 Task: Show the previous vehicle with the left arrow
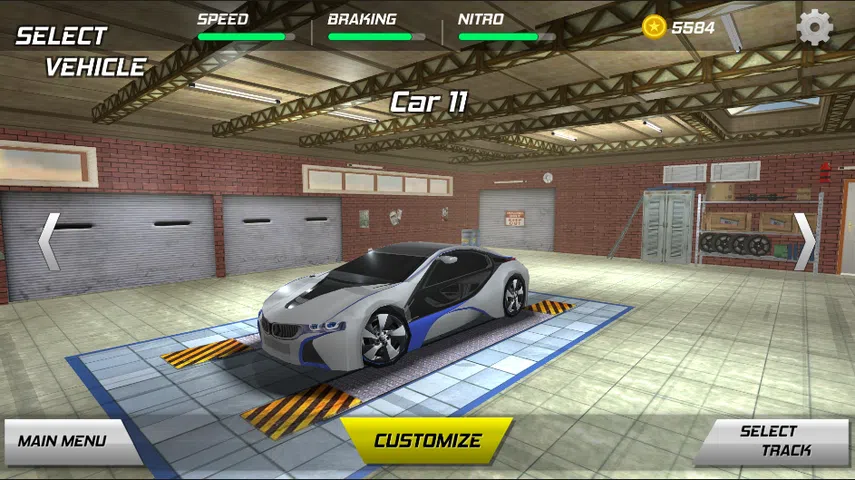pyautogui.click(x=48, y=241)
